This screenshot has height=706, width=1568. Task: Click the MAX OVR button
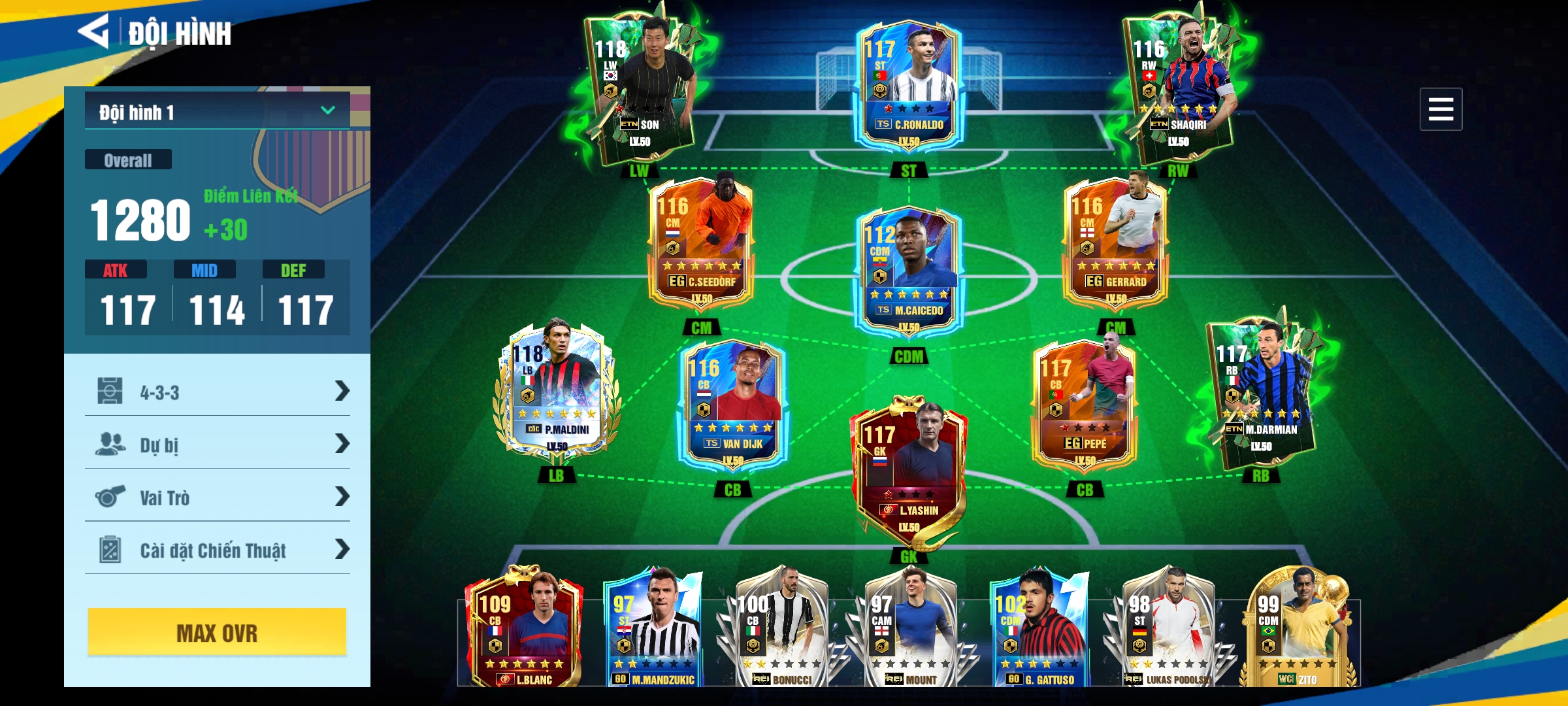click(x=217, y=632)
